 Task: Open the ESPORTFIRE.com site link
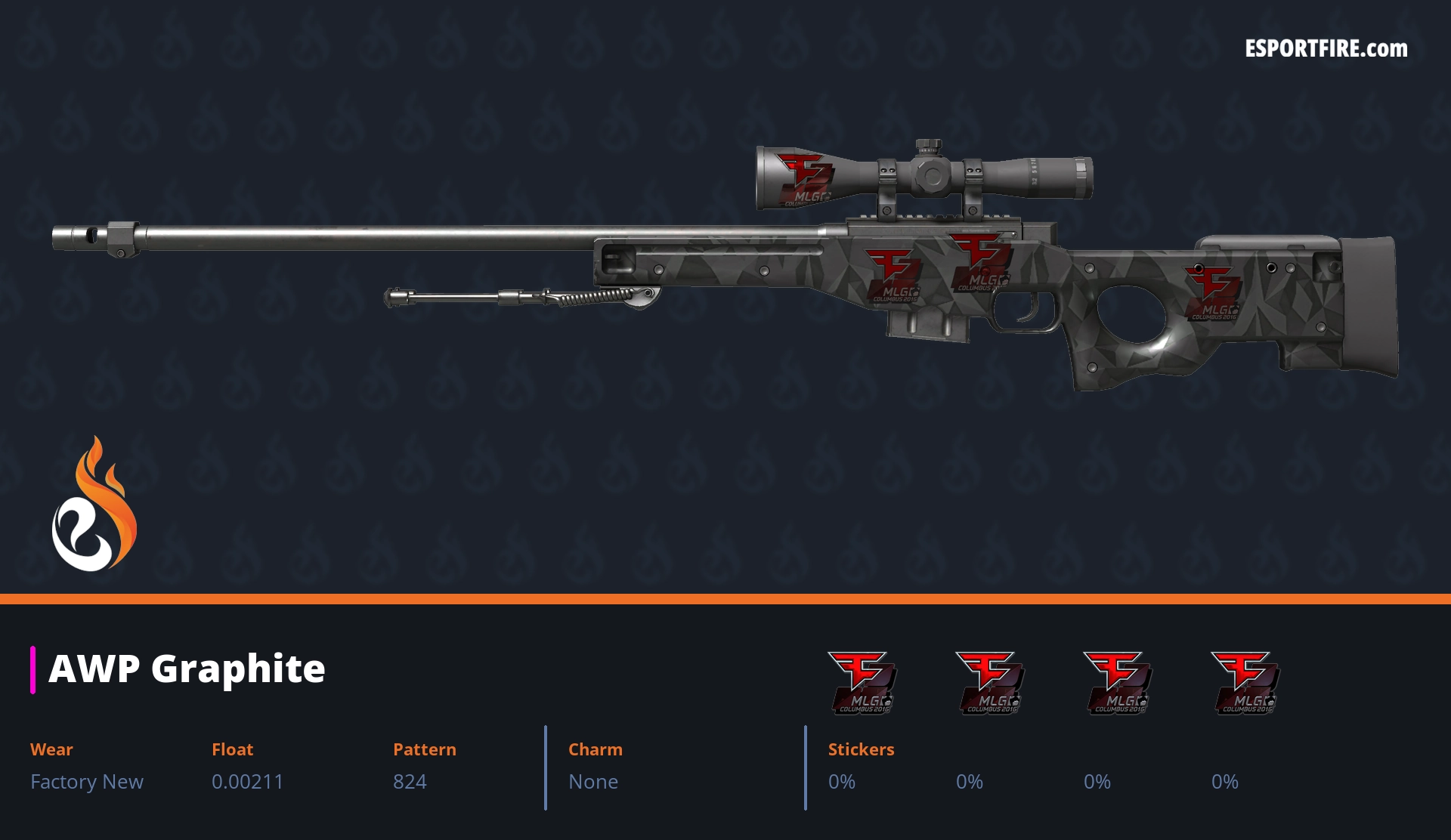[1326, 49]
